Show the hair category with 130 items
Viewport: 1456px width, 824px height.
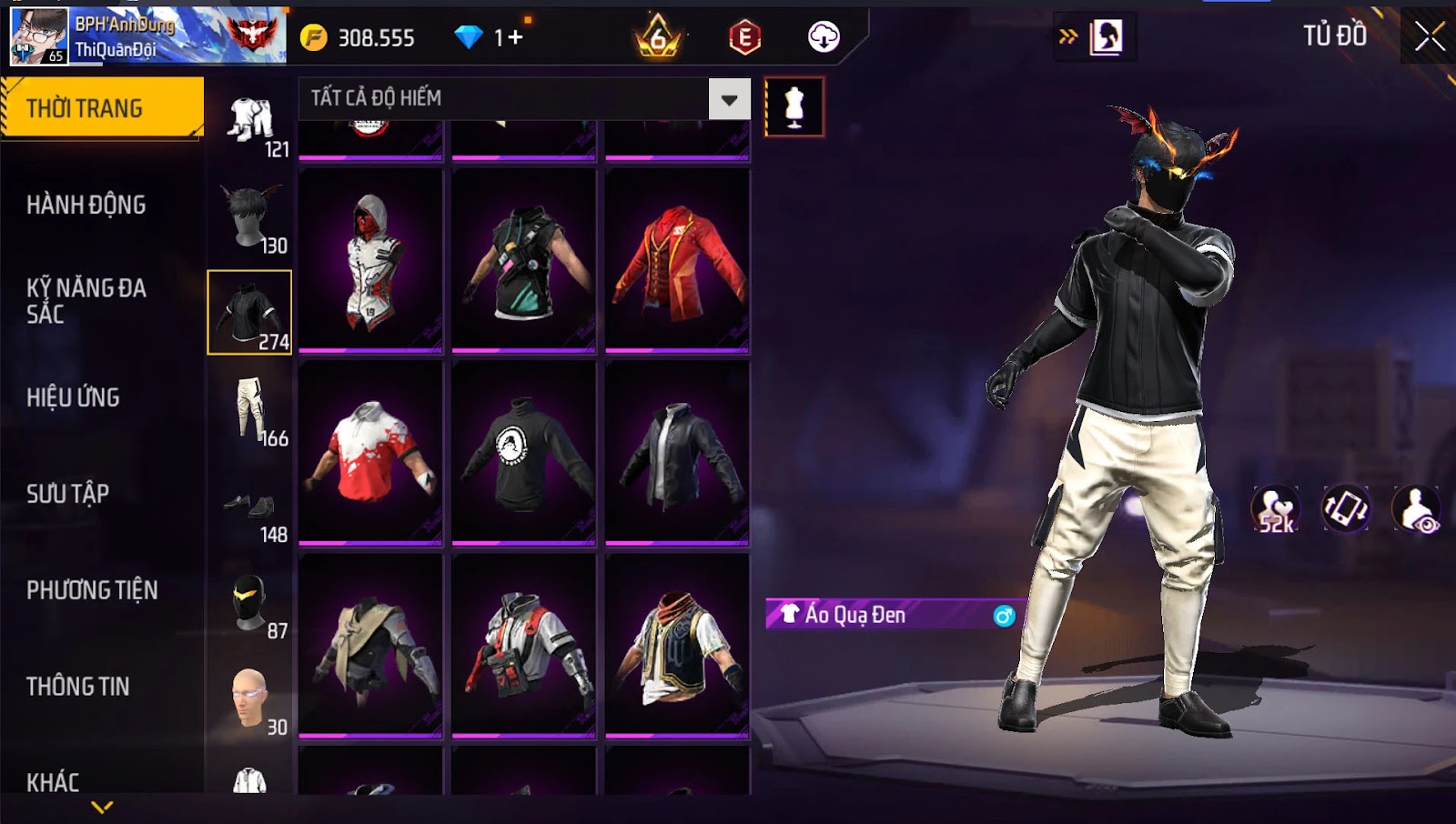pos(250,217)
